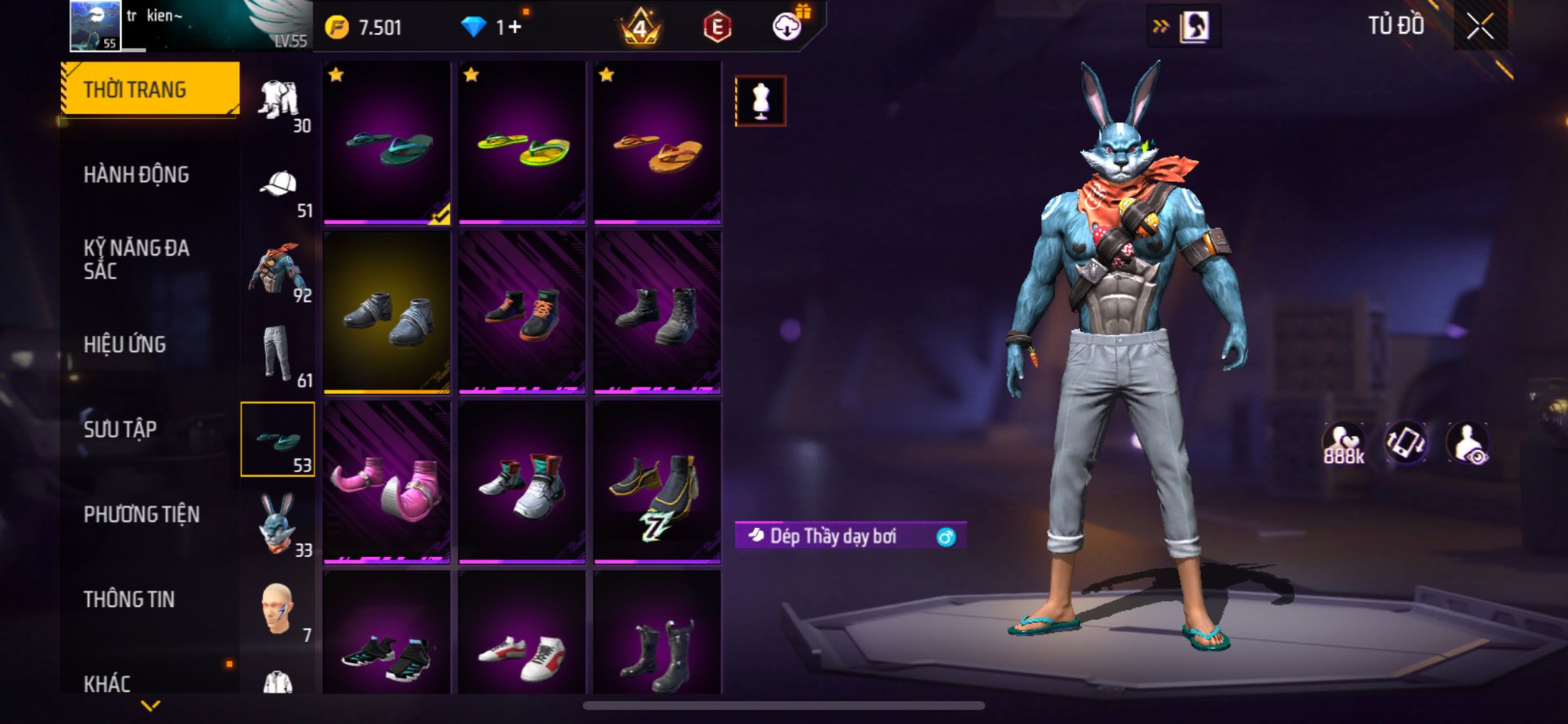Open the Phương Tiện category
Viewport: 1568px width, 724px height.
click(x=142, y=514)
